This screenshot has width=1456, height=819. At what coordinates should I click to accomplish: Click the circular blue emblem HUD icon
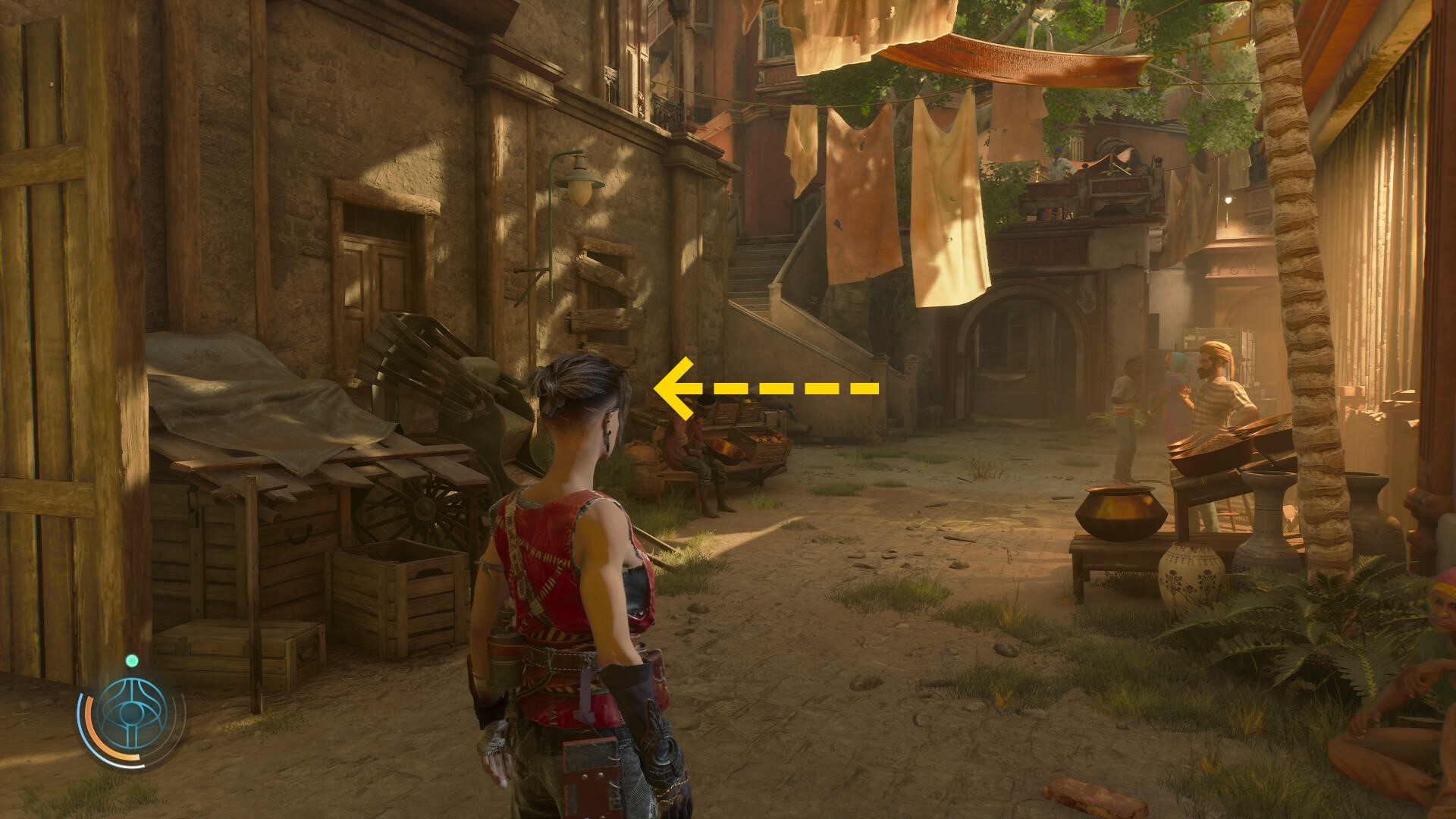pyautogui.click(x=132, y=714)
